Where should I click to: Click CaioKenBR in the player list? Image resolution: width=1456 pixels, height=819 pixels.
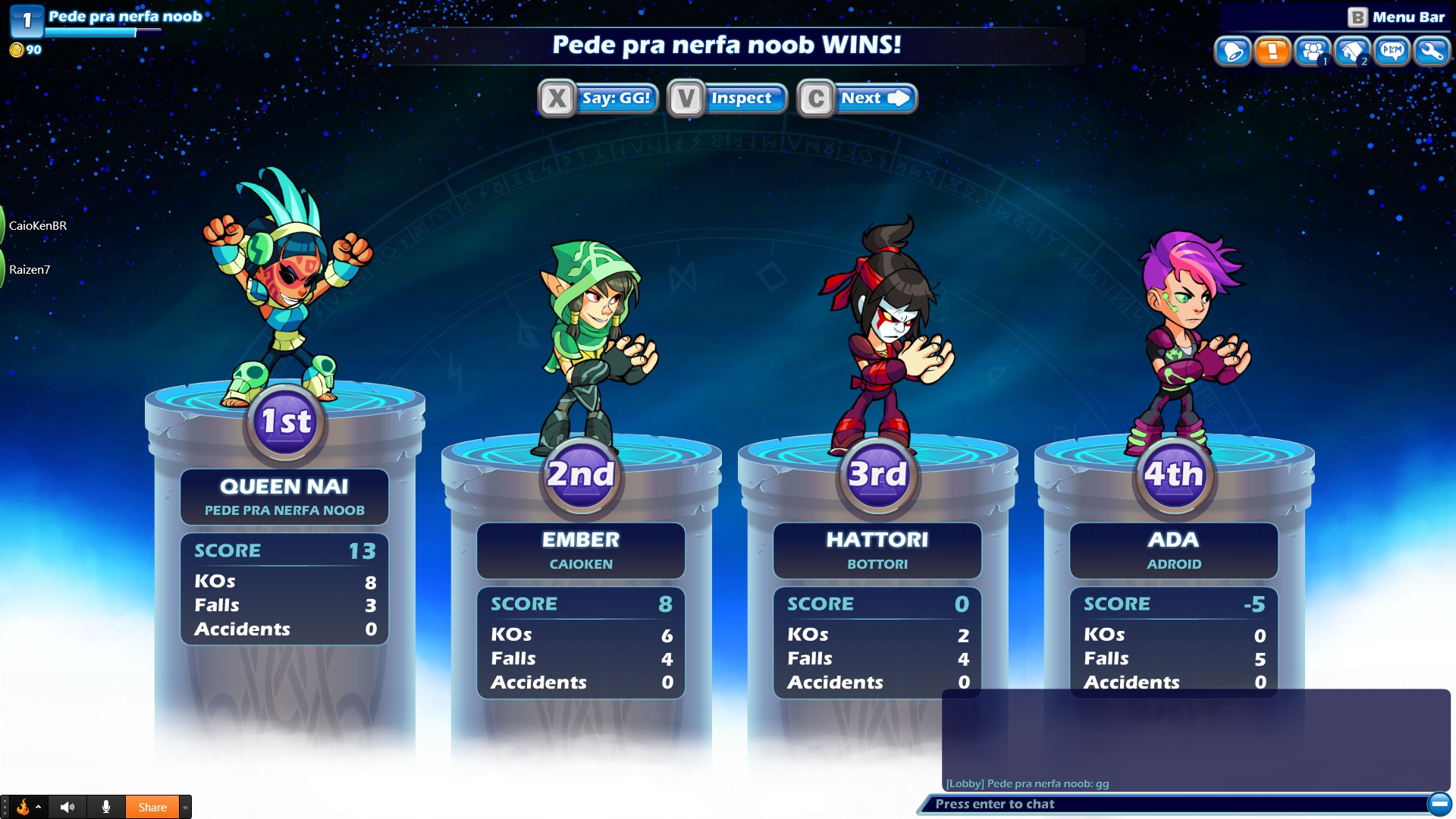point(36,225)
